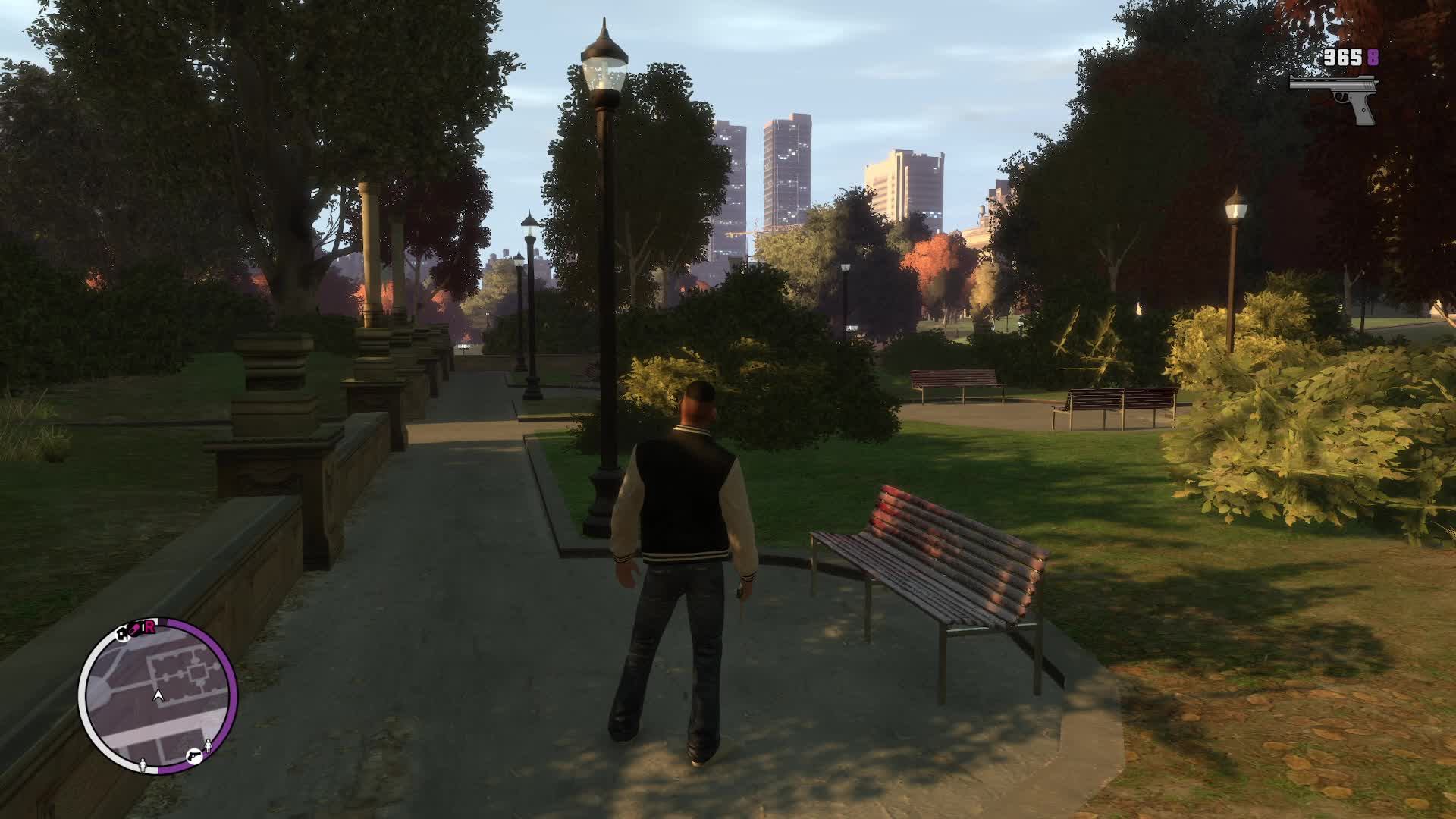1456x819 pixels.
Task: Click the player arrow in the radar center
Action: click(x=158, y=695)
